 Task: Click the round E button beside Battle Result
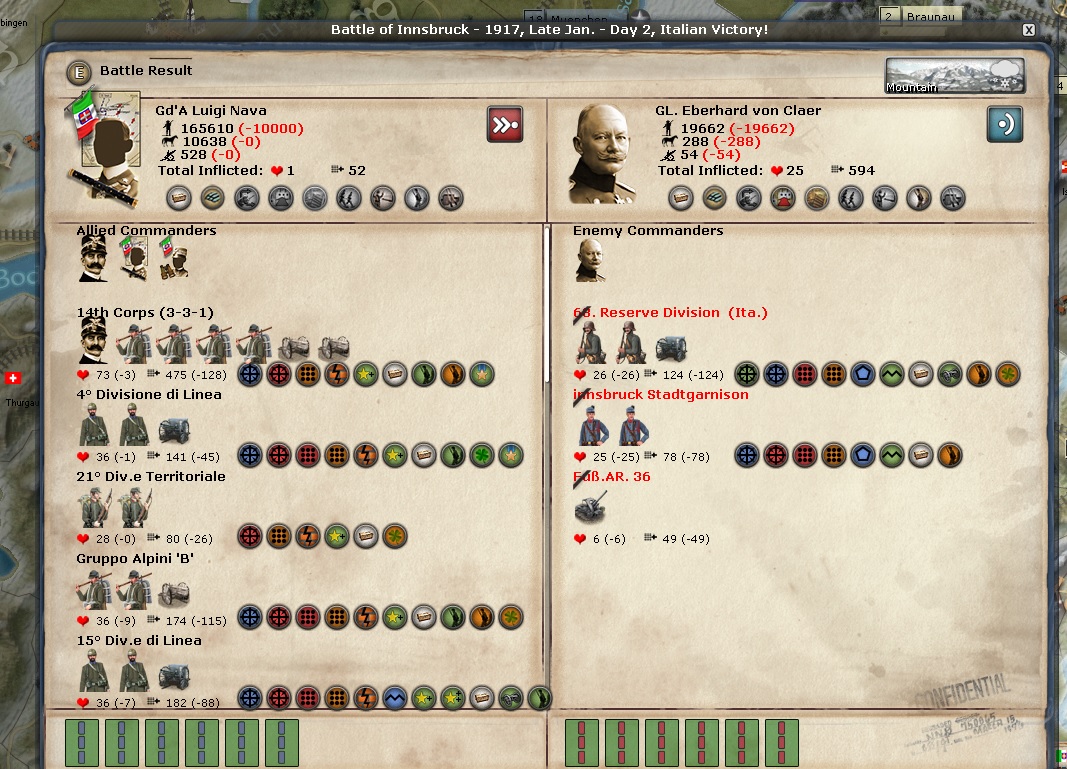[x=79, y=72]
